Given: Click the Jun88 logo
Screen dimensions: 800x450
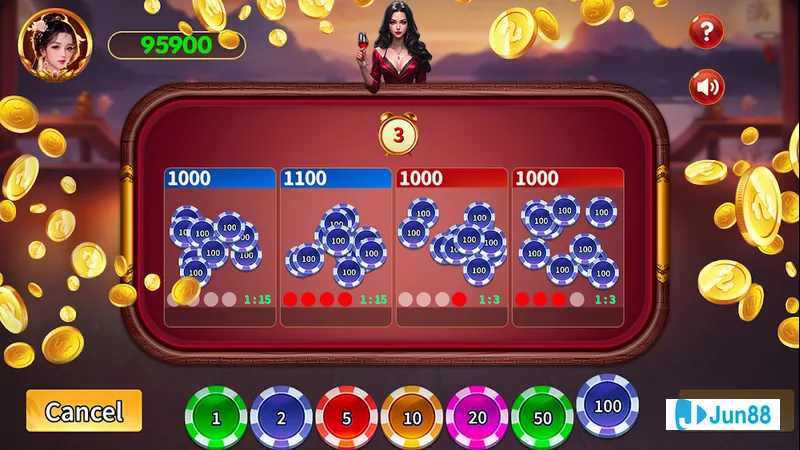Looking at the screenshot, I should click(722, 413).
